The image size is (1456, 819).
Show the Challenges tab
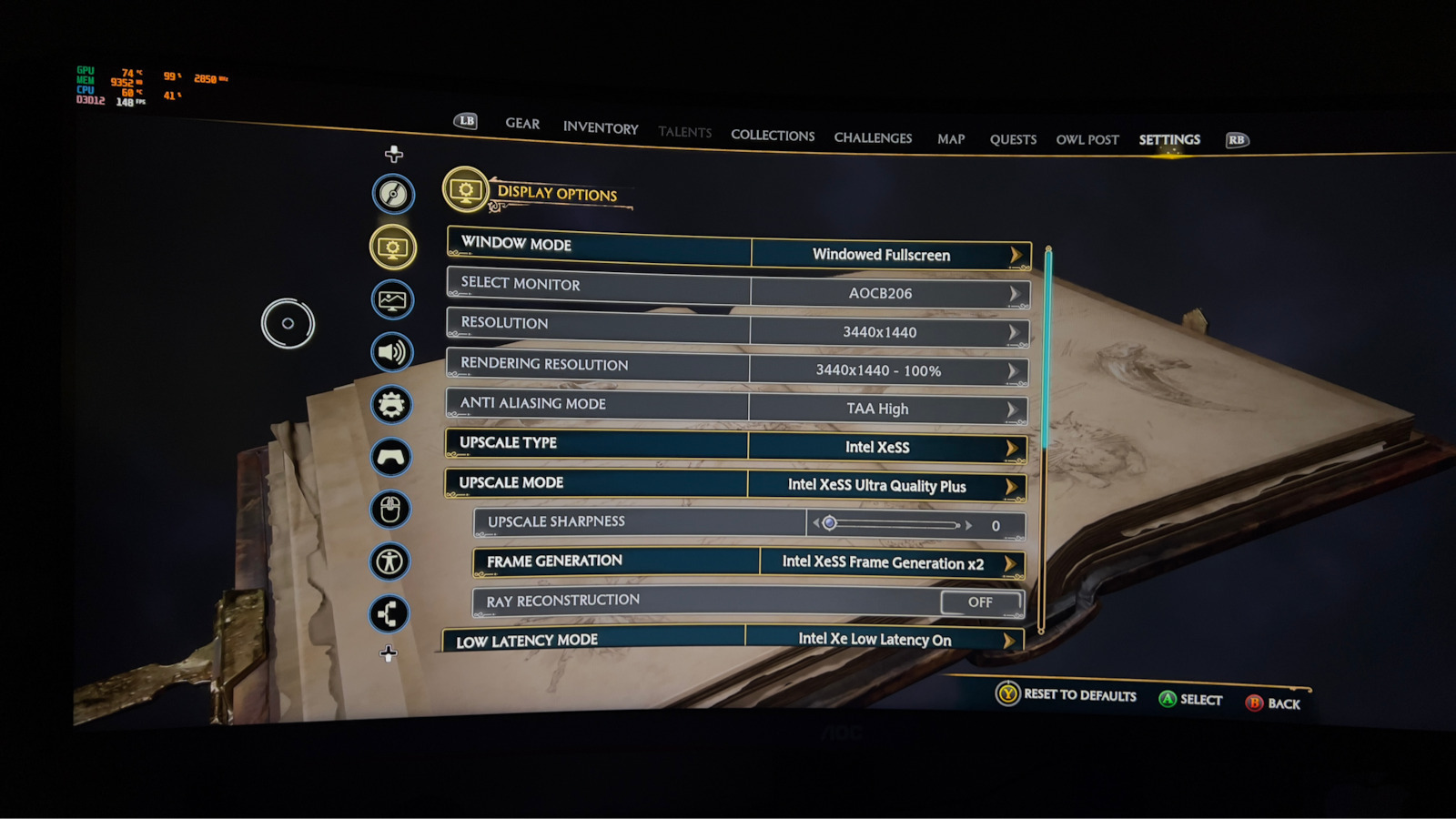coord(873,138)
